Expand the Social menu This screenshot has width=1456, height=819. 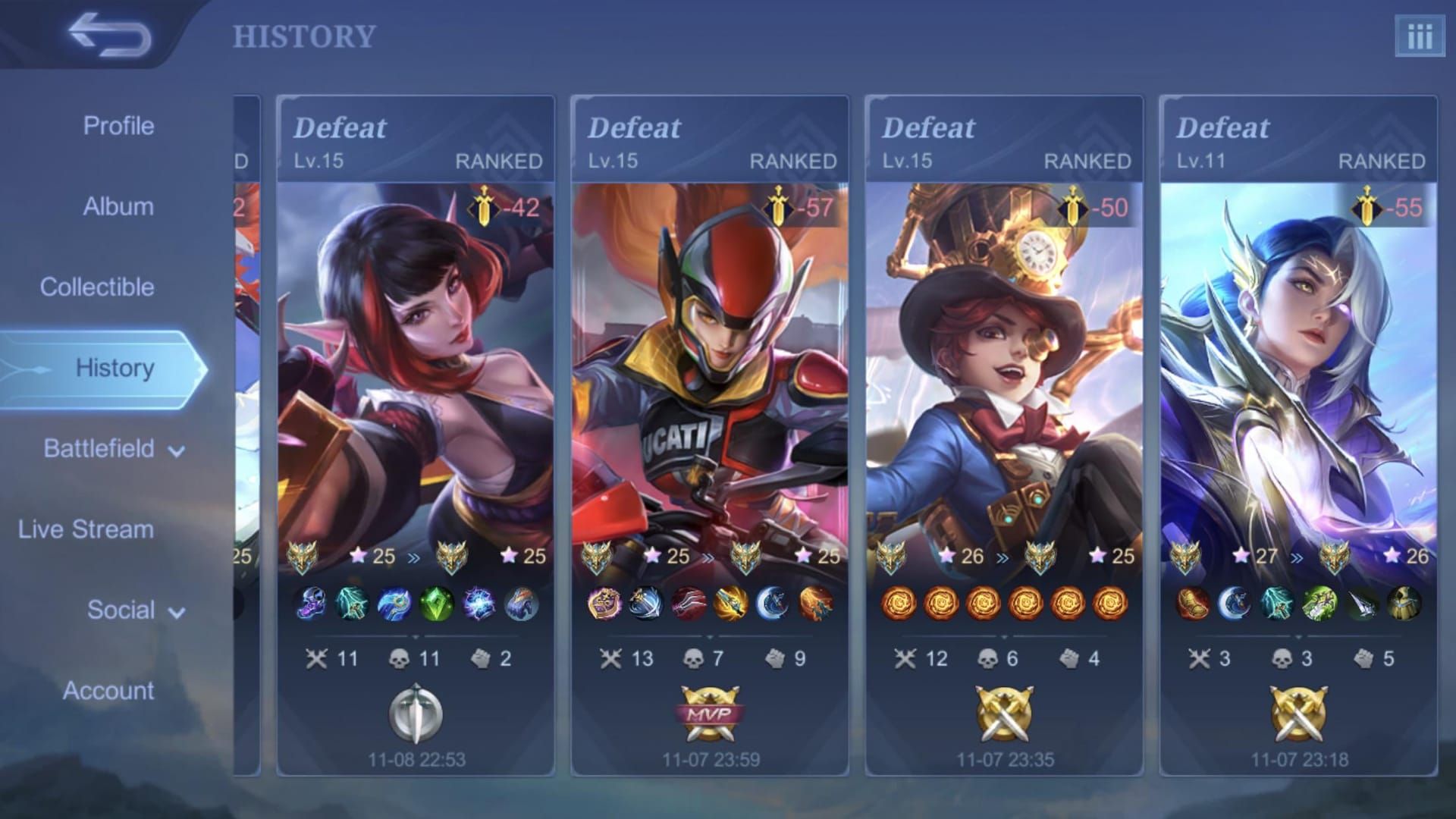(135, 610)
